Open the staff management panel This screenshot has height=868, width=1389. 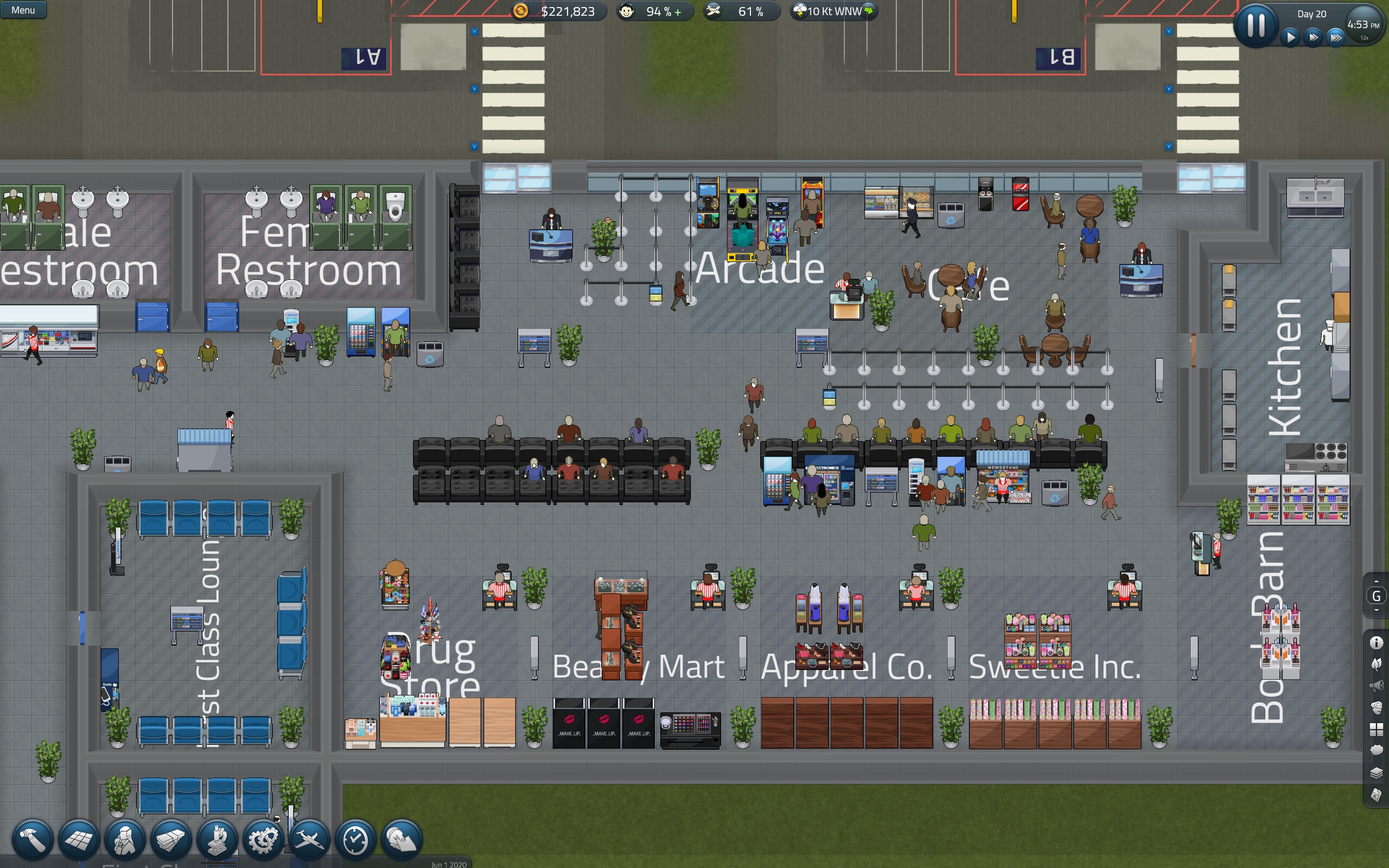click(125, 840)
